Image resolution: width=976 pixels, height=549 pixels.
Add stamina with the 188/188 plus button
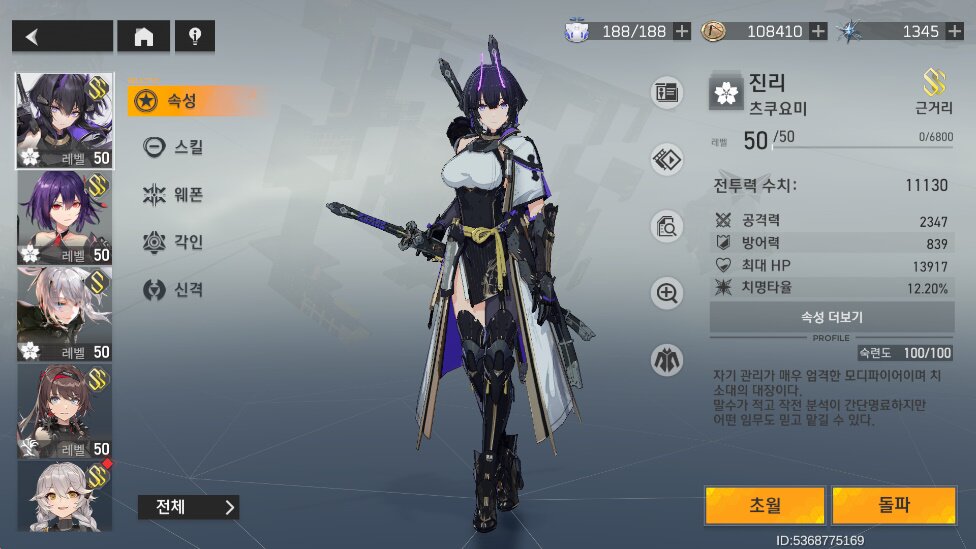[x=682, y=31]
